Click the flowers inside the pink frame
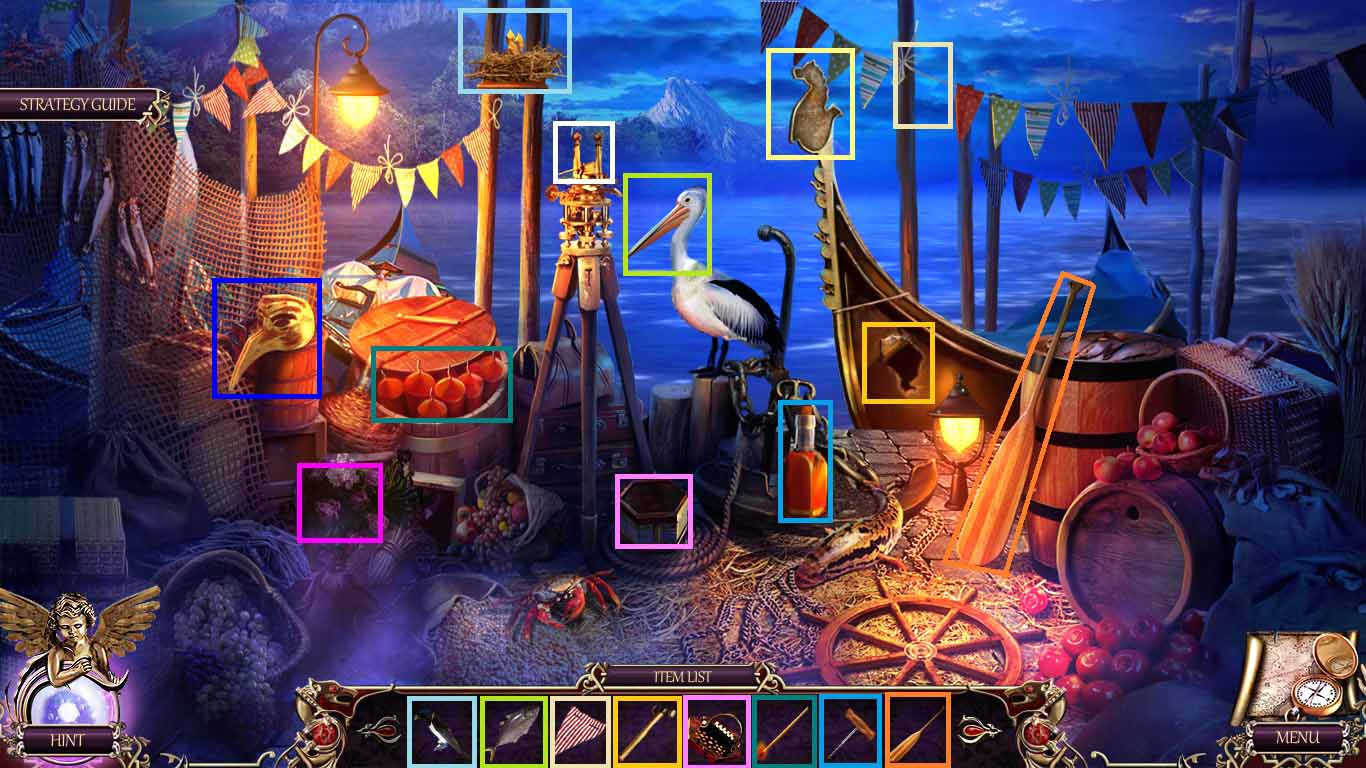 340,500
